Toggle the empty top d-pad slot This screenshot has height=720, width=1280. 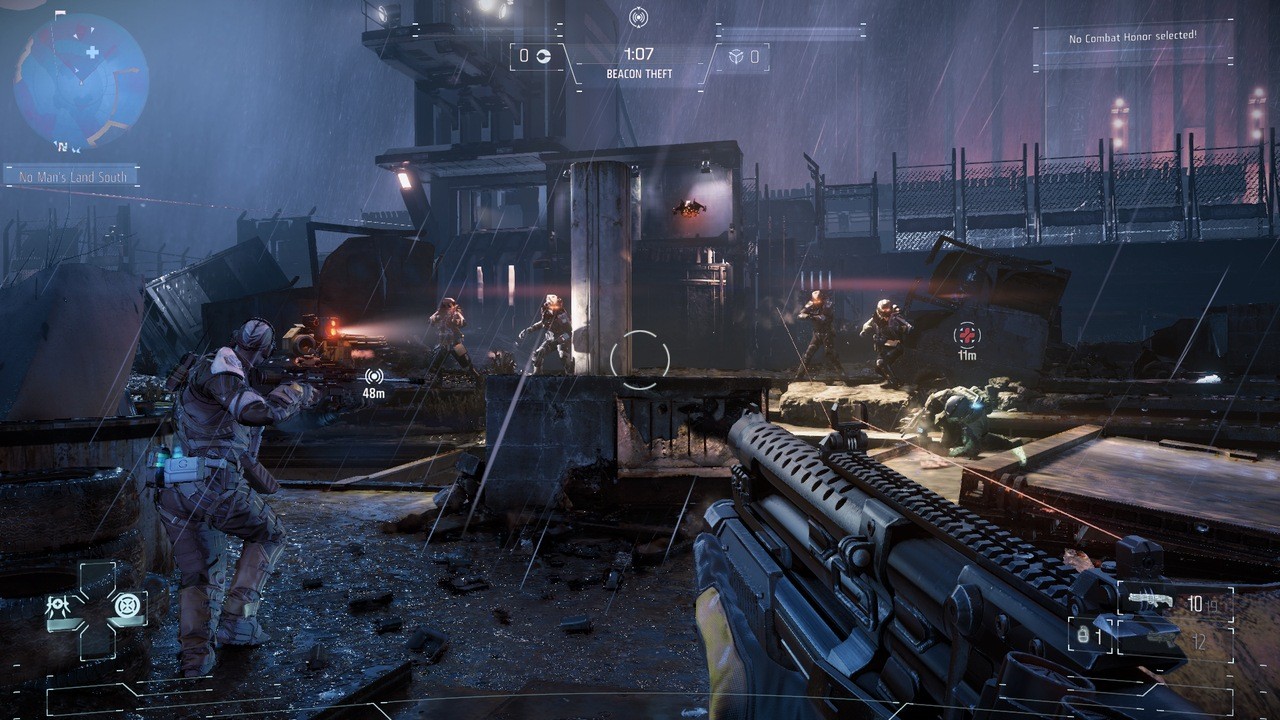pyautogui.click(x=97, y=577)
